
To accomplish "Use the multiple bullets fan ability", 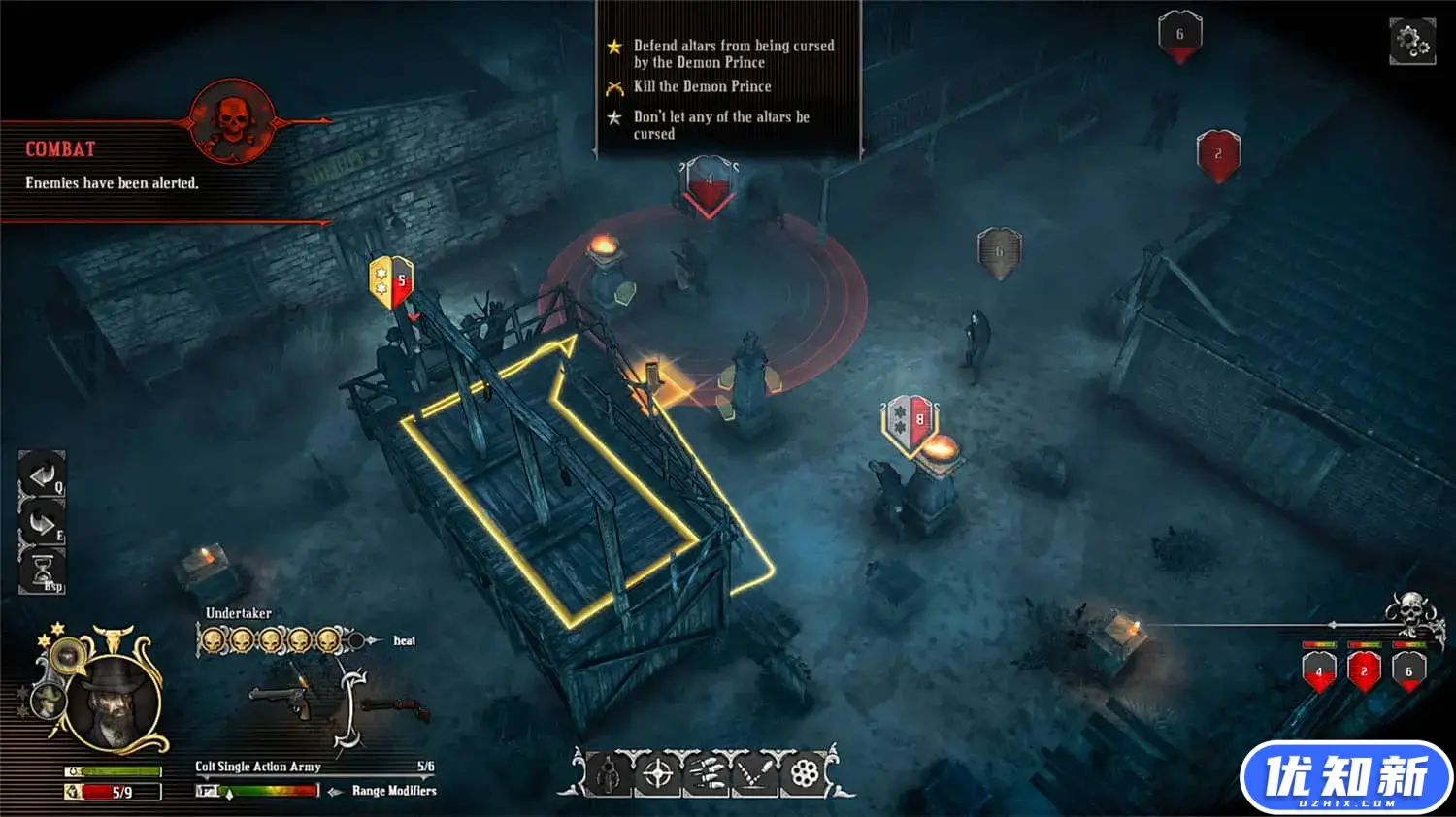I will [707, 773].
